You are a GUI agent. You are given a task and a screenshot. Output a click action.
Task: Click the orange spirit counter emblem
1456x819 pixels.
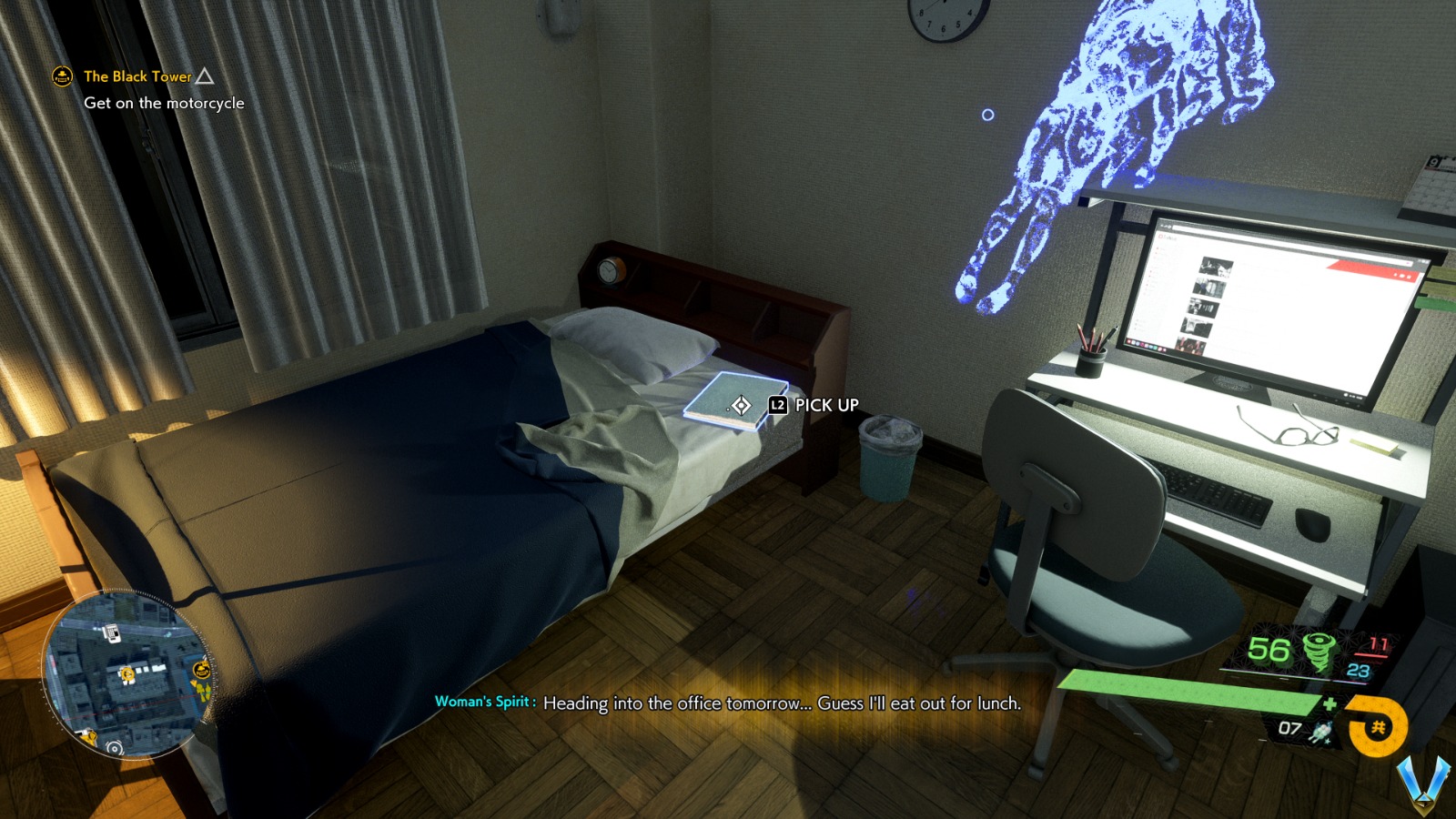click(1378, 725)
